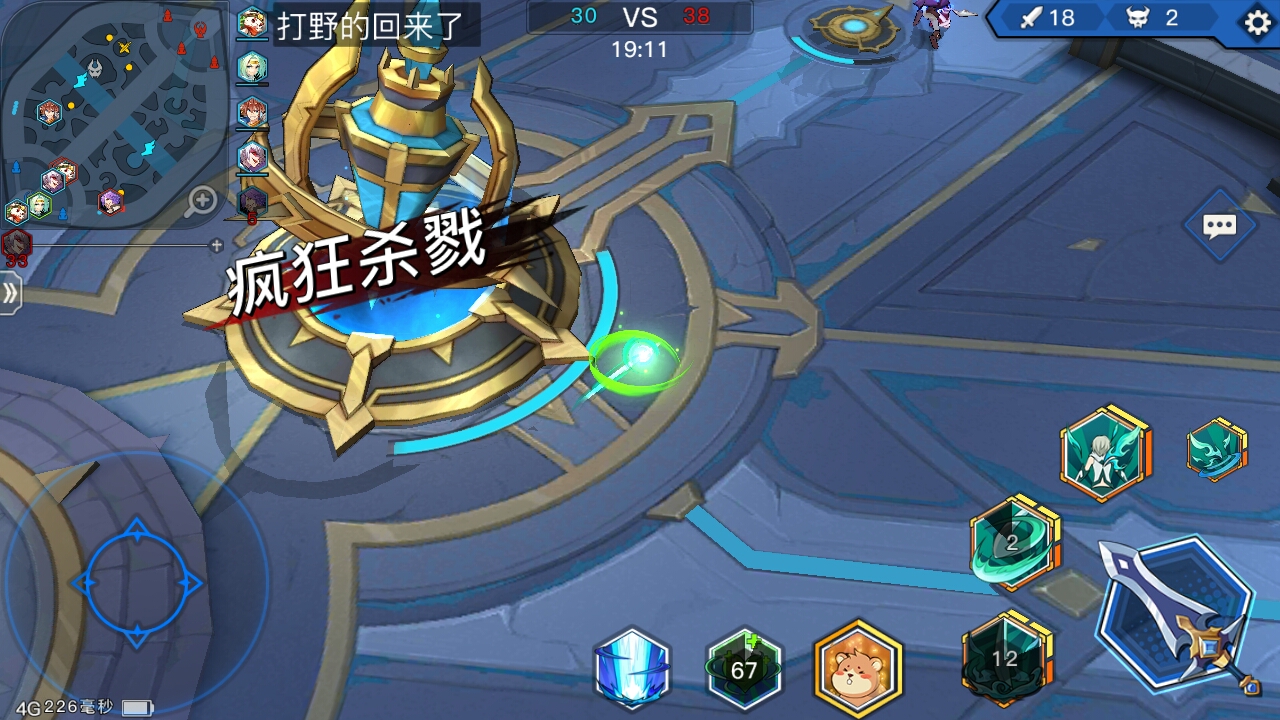The height and width of the screenshot is (720, 1280).
Task: Use the blue recall teleport icon
Action: pos(631,670)
